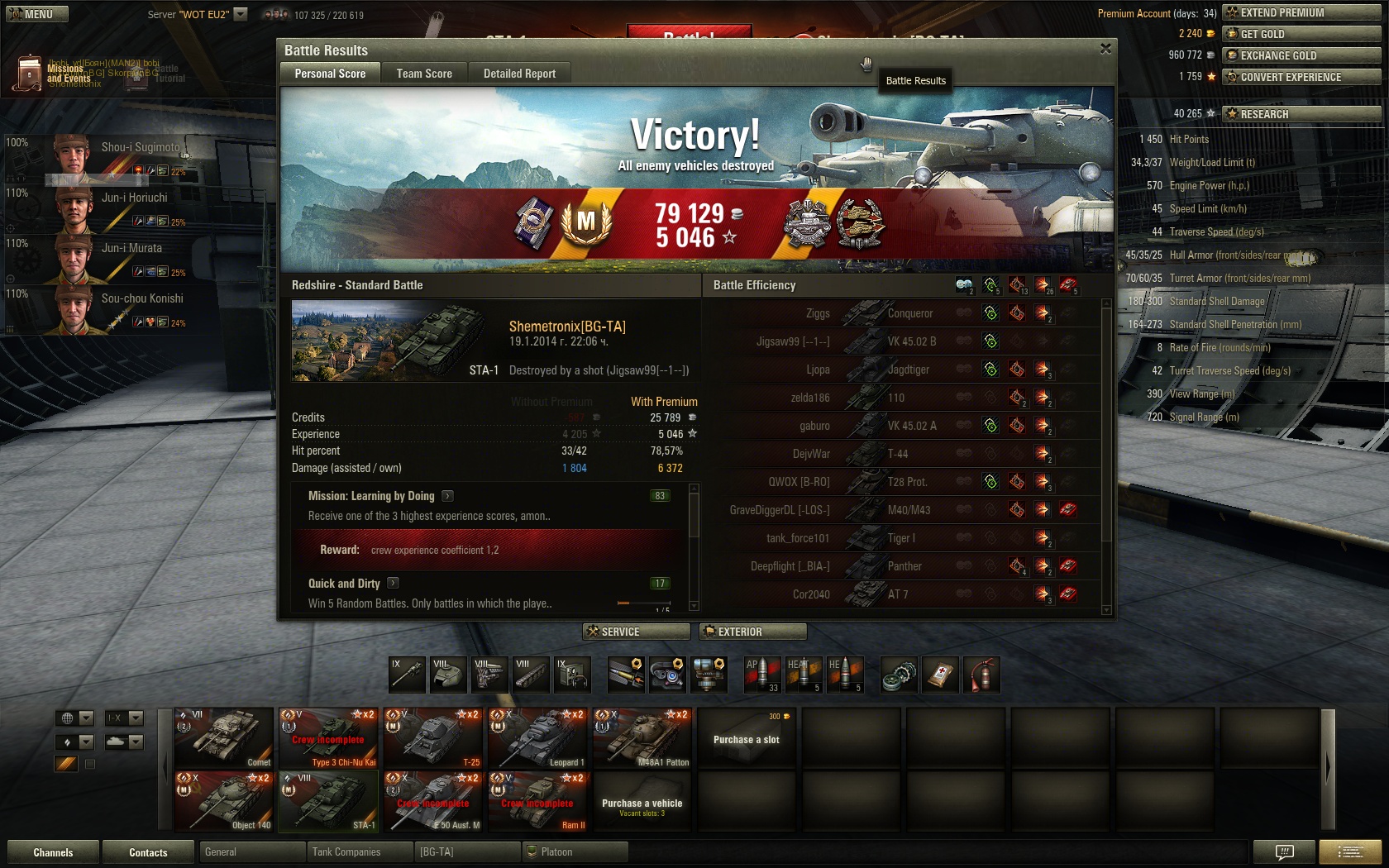Choose Exchange Gold option
The width and height of the screenshot is (1389, 868).
1301,55
